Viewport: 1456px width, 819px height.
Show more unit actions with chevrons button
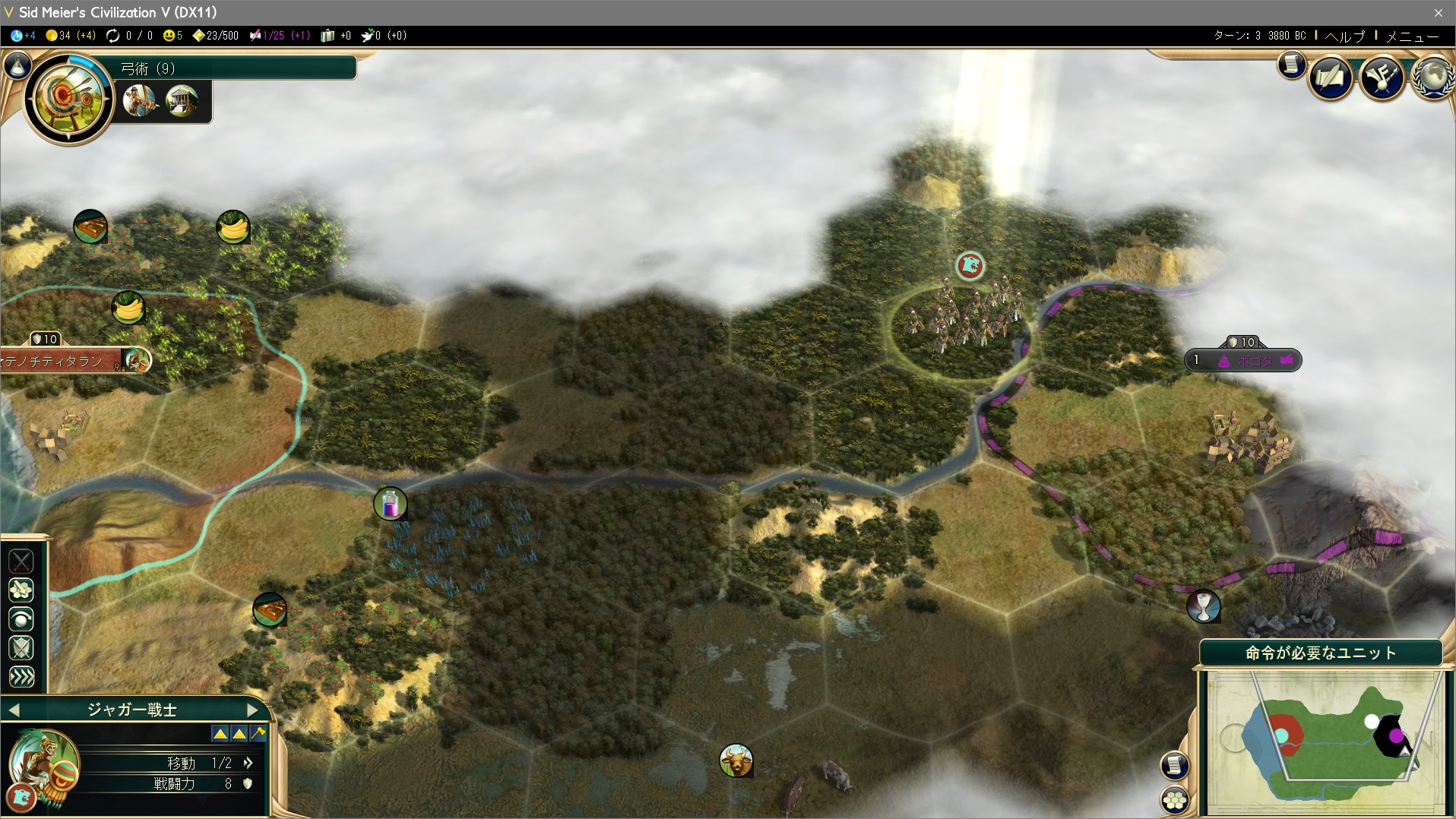(x=21, y=677)
